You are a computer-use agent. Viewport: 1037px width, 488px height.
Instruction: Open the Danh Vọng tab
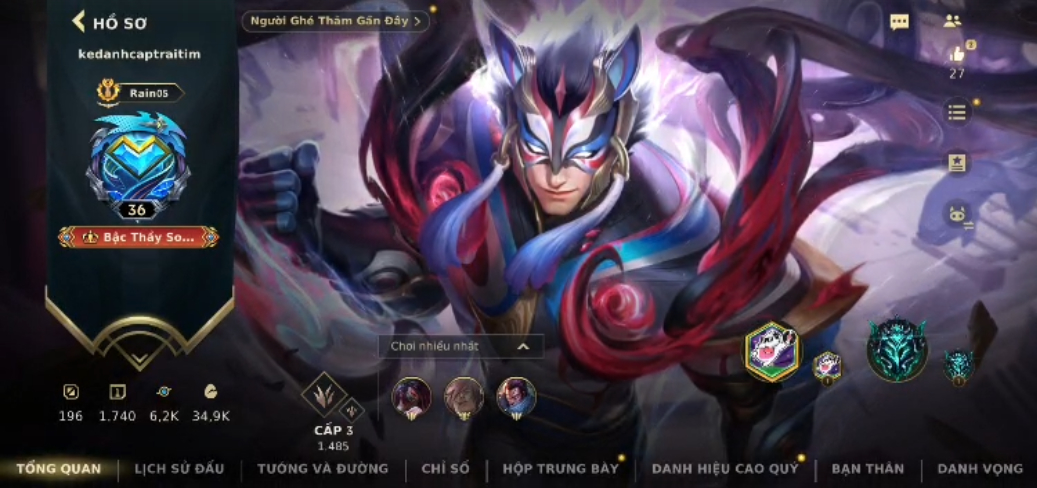click(979, 468)
